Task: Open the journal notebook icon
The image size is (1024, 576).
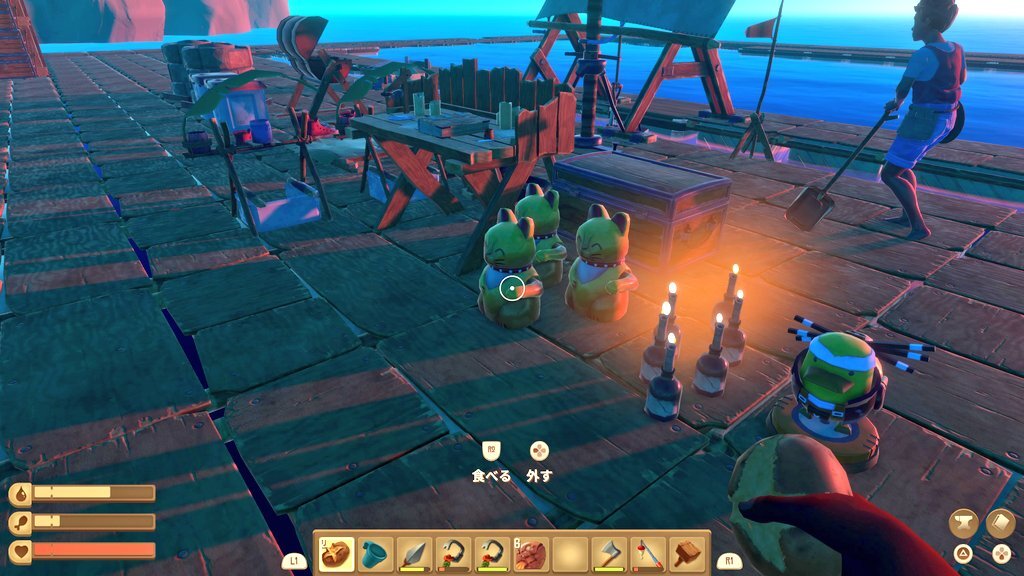Action: [1001, 523]
